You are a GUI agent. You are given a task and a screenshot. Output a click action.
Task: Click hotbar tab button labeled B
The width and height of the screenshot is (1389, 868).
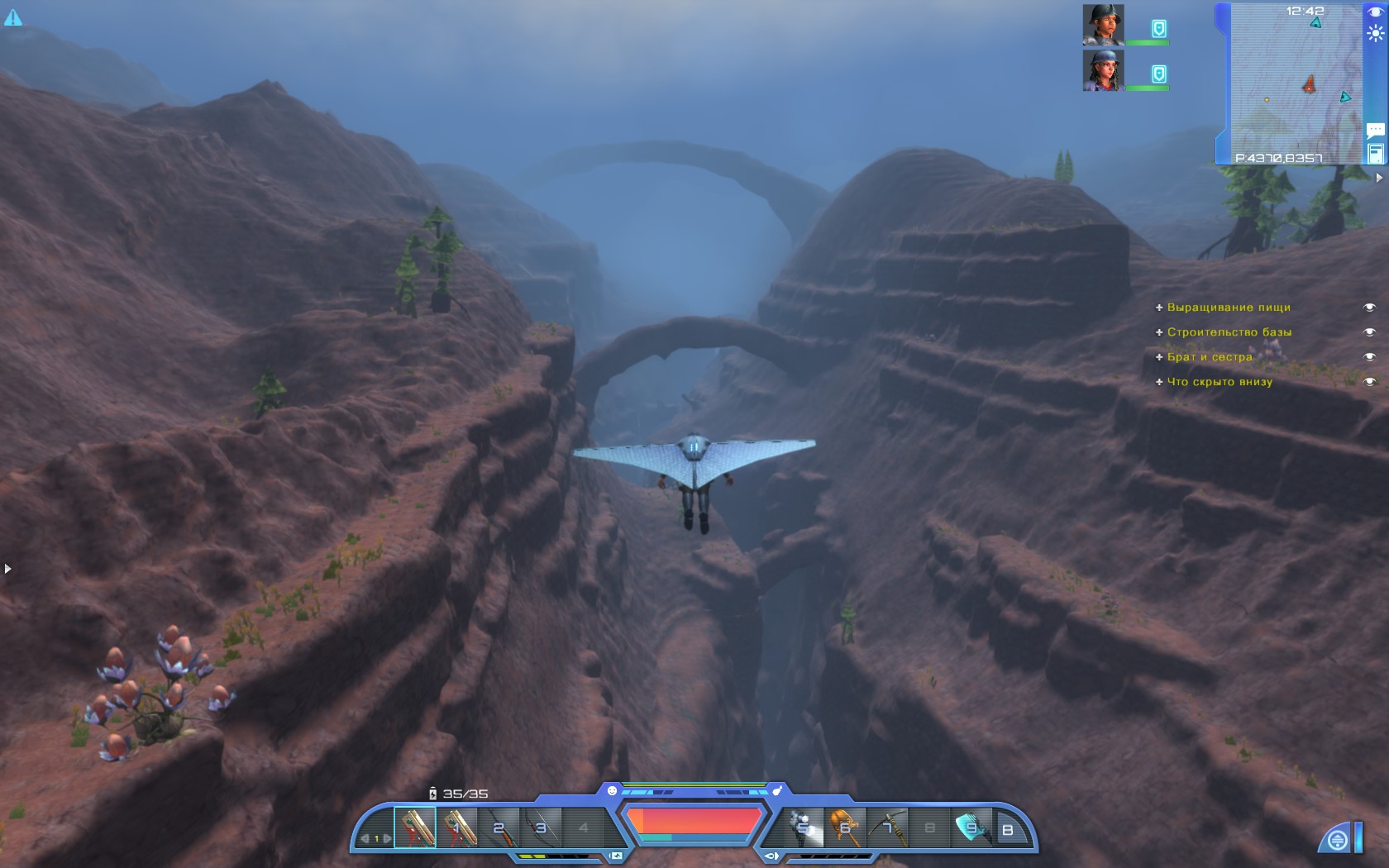click(1008, 831)
